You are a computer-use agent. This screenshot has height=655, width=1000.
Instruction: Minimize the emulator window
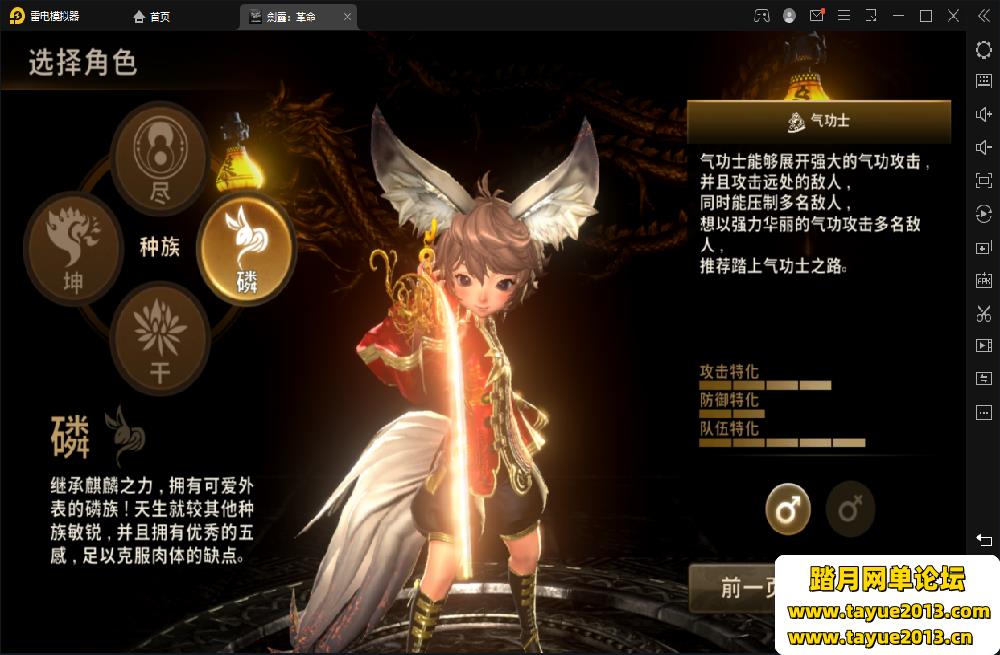point(899,16)
